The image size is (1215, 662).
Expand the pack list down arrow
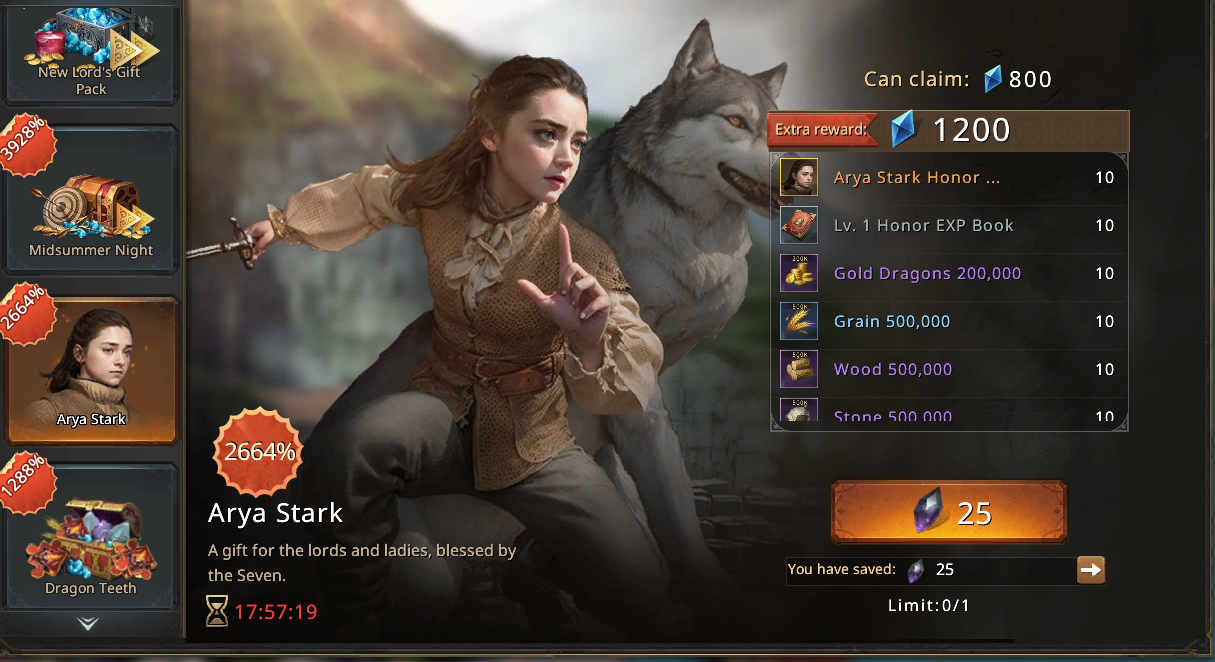[88, 624]
